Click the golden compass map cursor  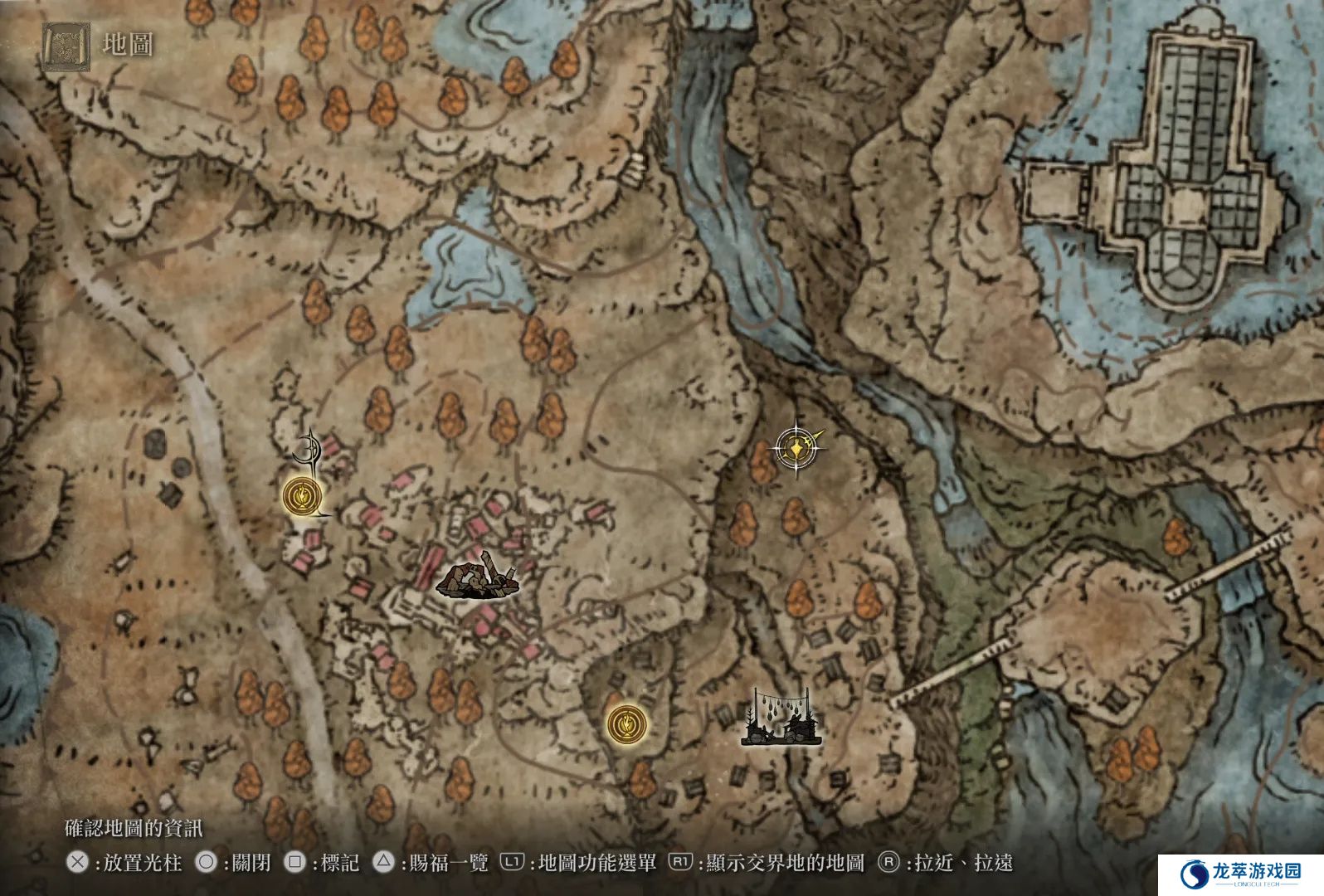coord(796,449)
